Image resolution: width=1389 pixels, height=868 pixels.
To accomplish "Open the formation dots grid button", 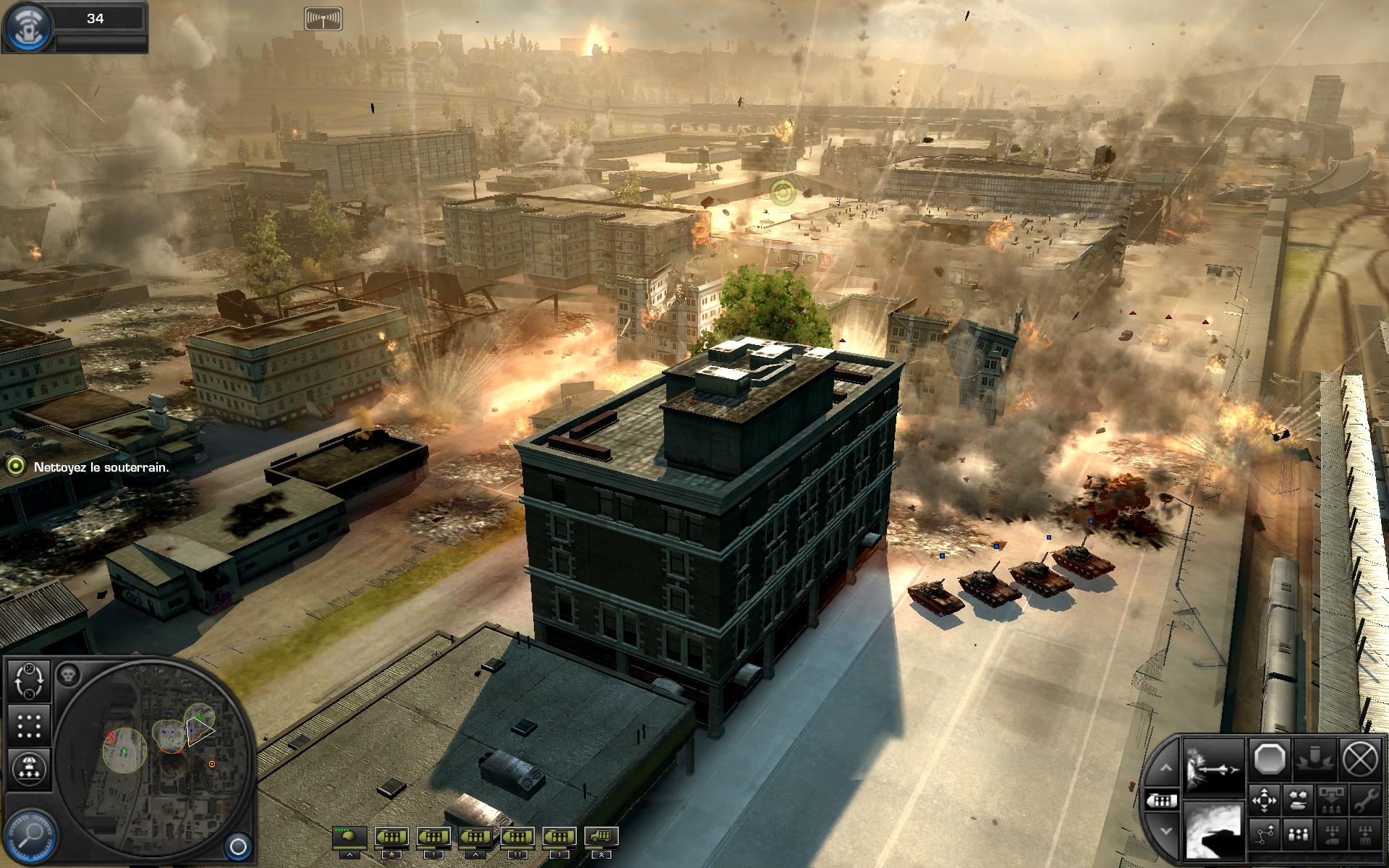I will click(29, 725).
